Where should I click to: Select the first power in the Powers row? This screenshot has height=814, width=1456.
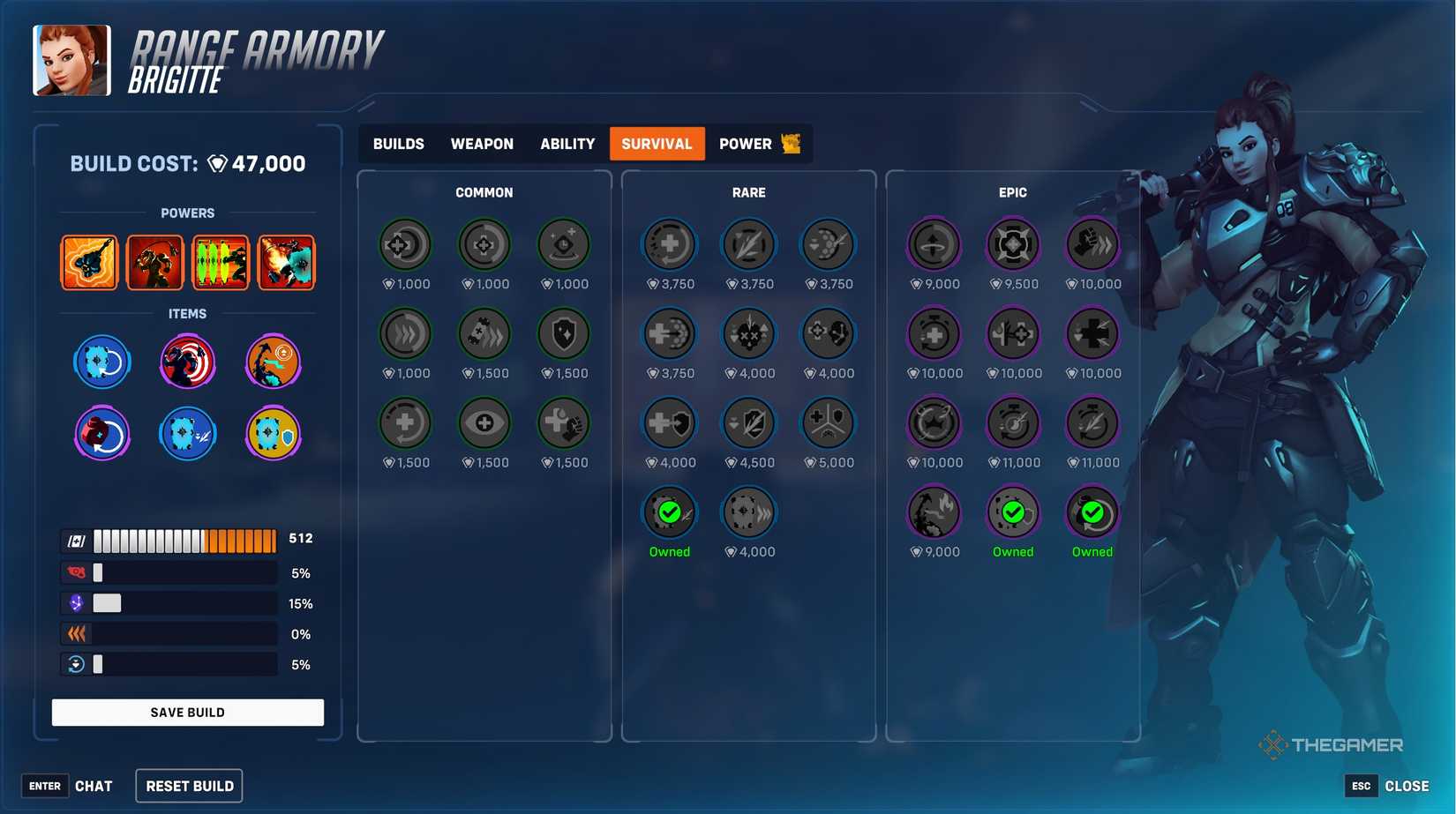[89, 262]
